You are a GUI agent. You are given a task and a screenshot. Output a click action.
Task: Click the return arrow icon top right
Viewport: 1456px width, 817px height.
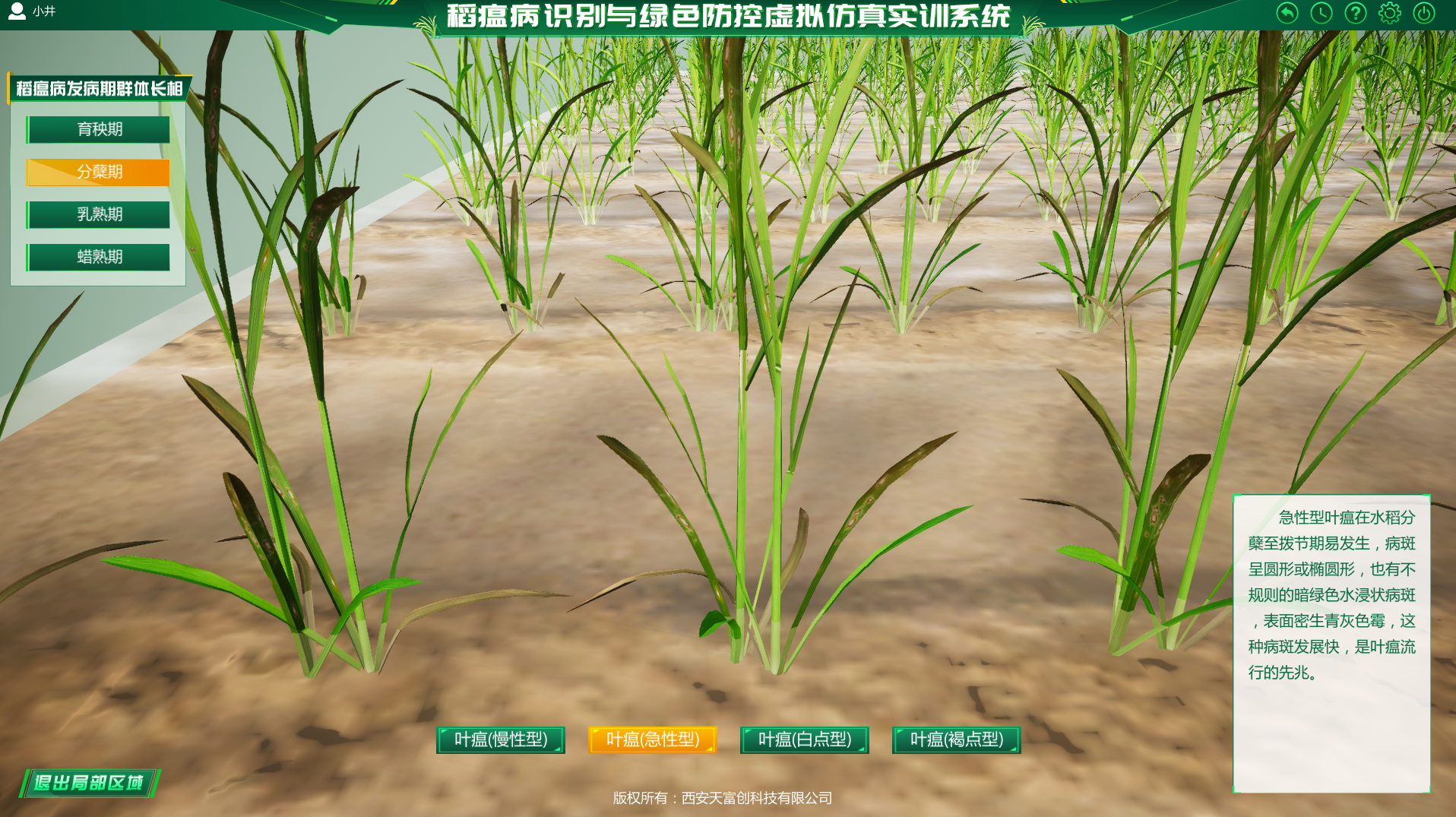point(1286,13)
